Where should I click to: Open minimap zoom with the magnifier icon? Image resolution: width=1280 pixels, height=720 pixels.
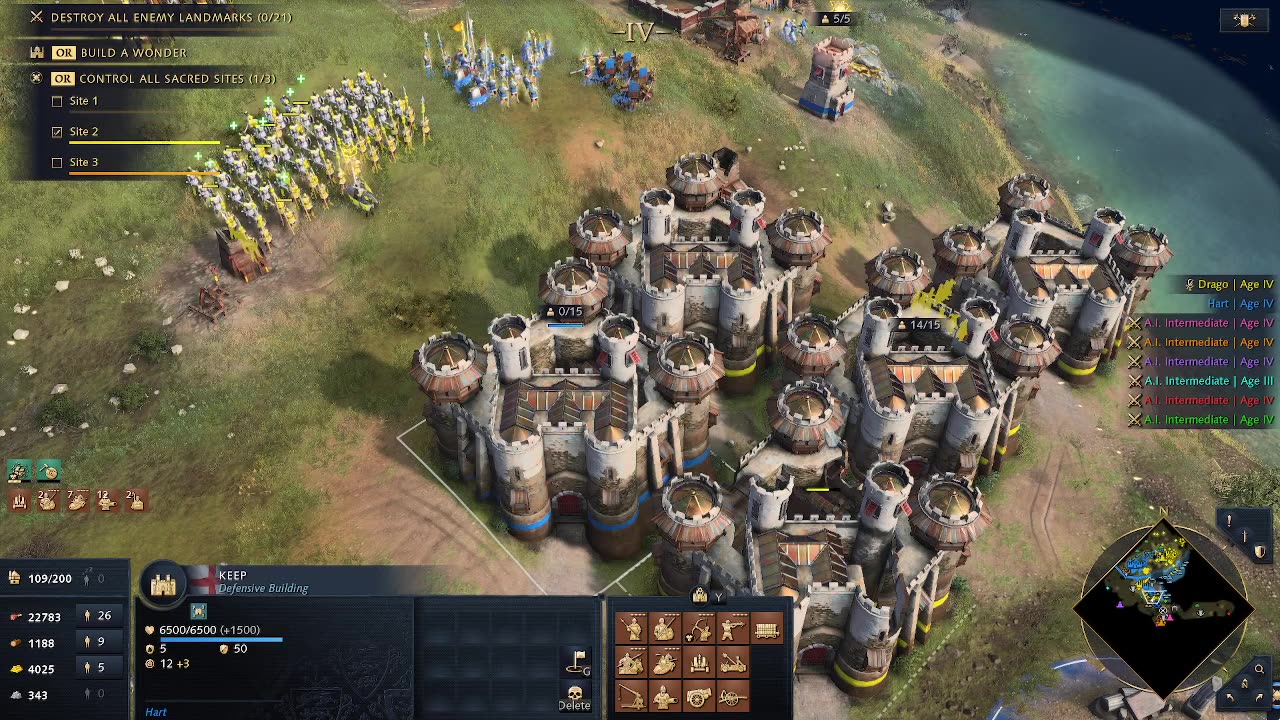click(1258, 668)
